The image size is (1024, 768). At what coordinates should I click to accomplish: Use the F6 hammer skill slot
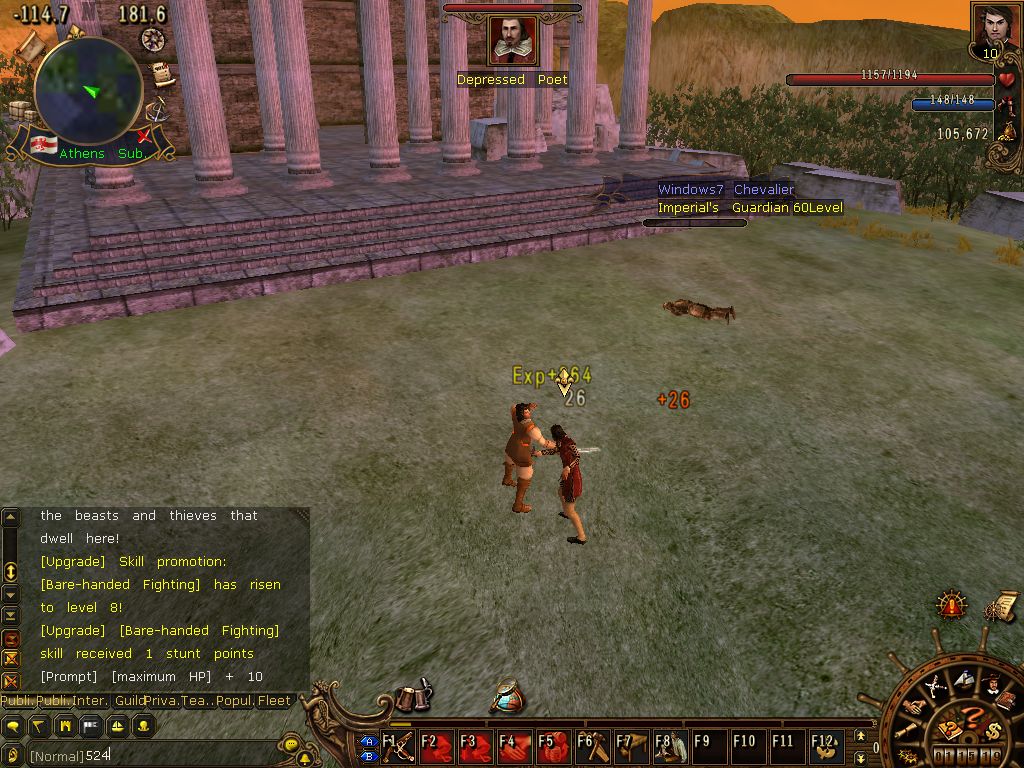[x=591, y=747]
